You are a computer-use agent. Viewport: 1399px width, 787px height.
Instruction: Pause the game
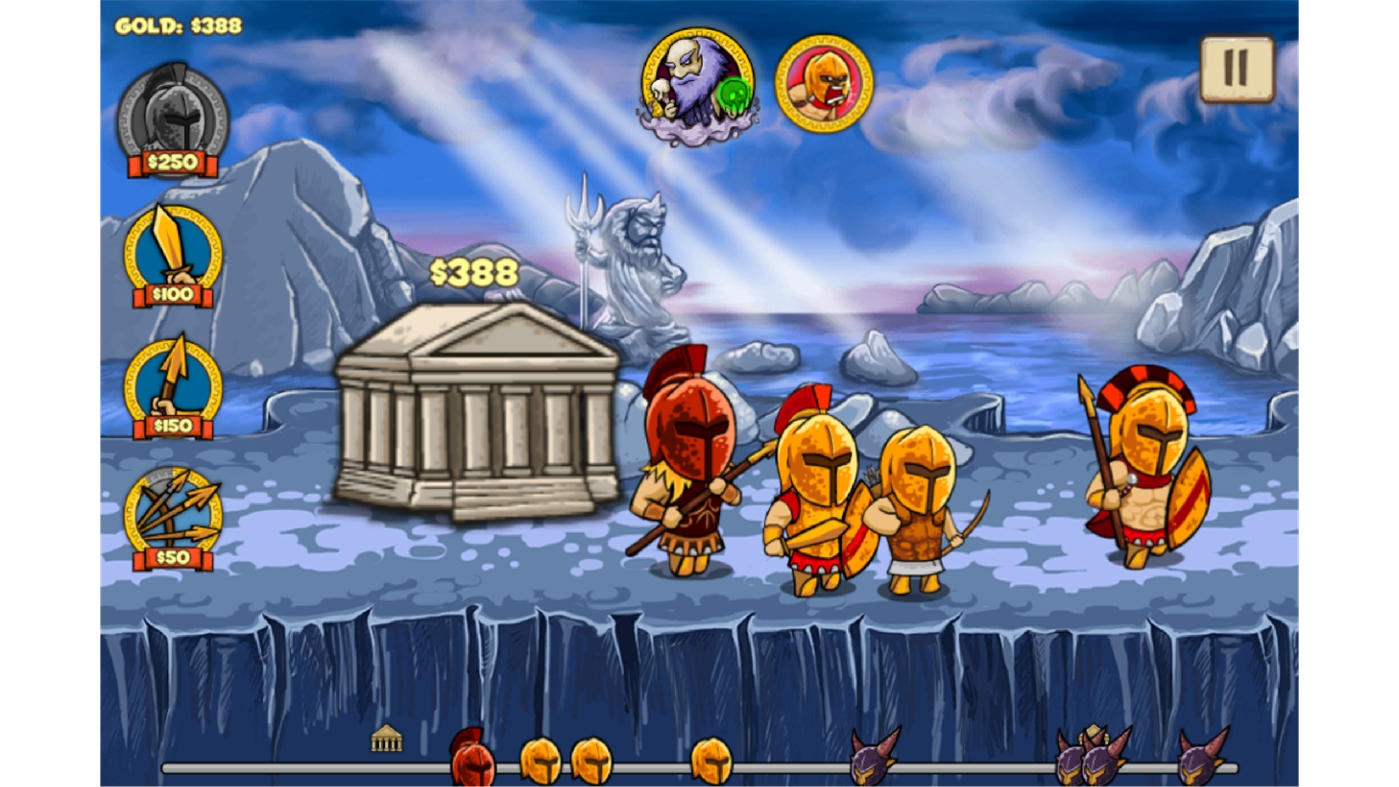click(x=1236, y=68)
